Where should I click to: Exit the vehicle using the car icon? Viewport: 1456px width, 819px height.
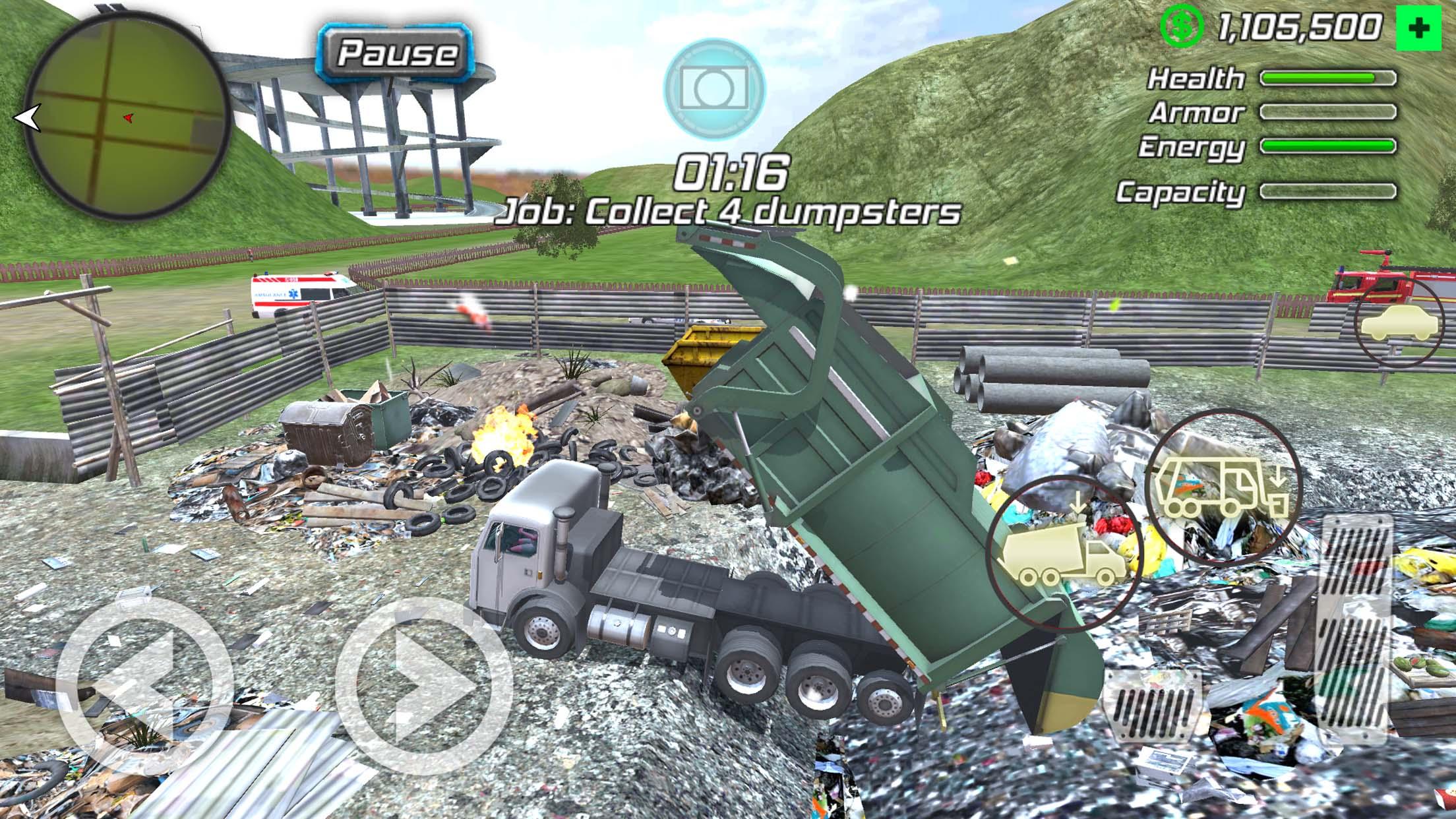[x=1399, y=324]
